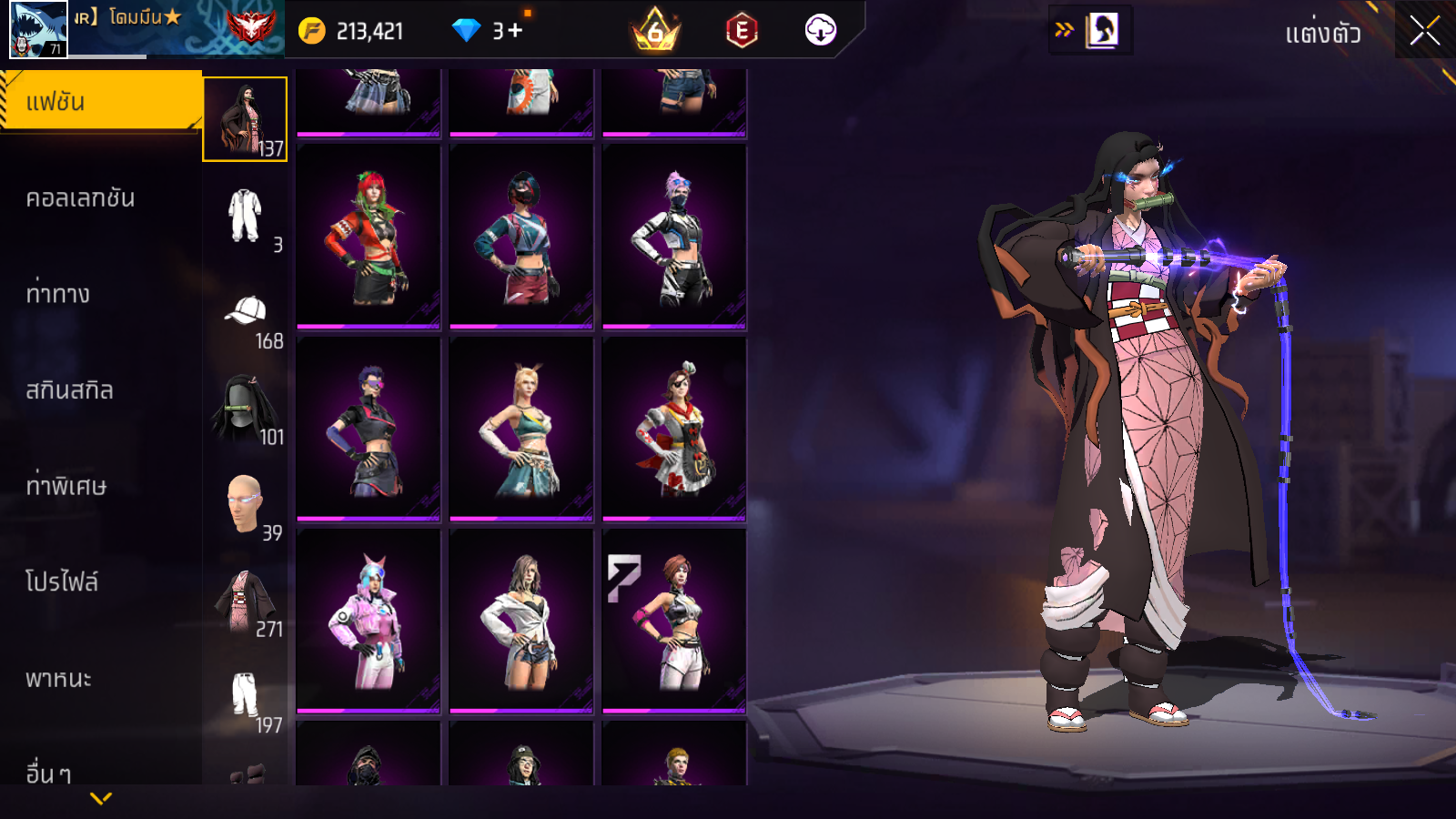Expand the category list down arrow
Viewport: 1456px width, 819px height.
[x=101, y=798]
